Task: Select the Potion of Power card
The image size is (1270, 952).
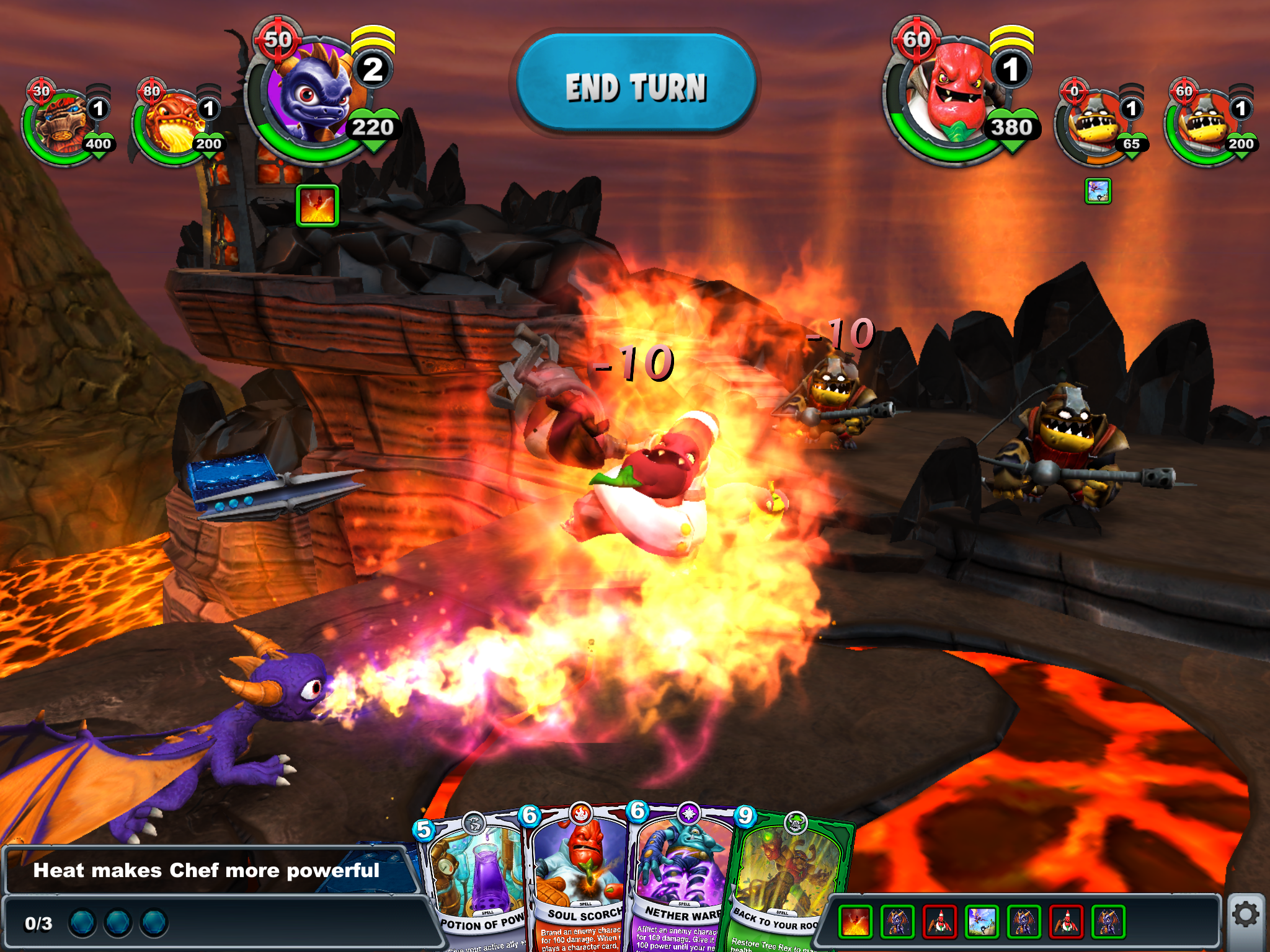Action: coord(476,886)
